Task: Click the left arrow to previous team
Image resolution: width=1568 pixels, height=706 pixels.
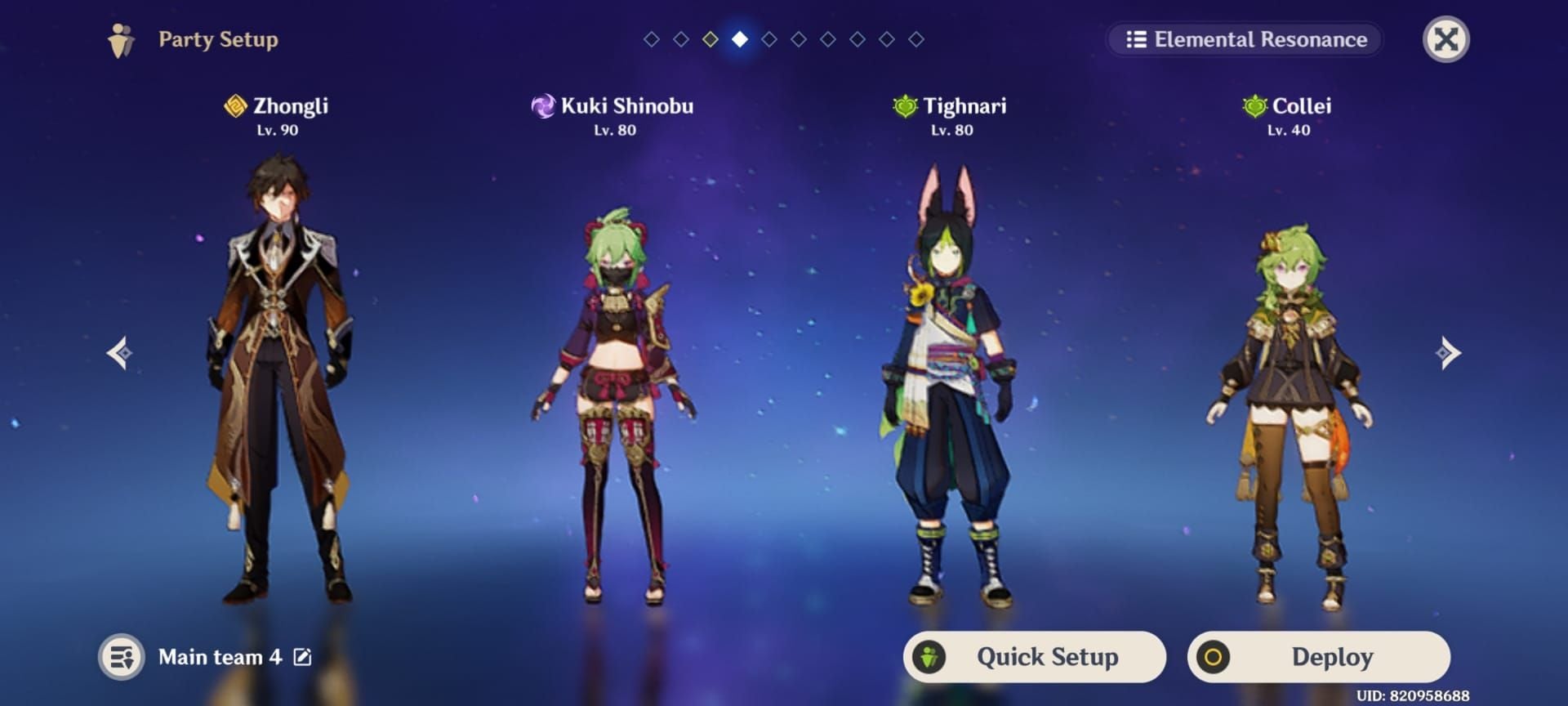Action: tap(120, 353)
